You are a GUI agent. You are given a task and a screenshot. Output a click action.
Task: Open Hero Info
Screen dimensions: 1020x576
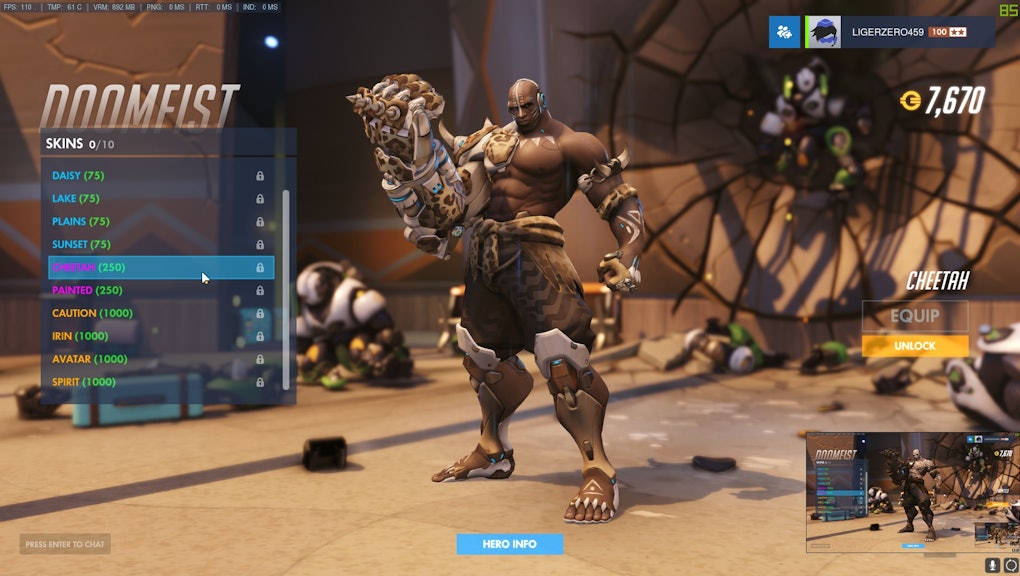pos(510,544)
